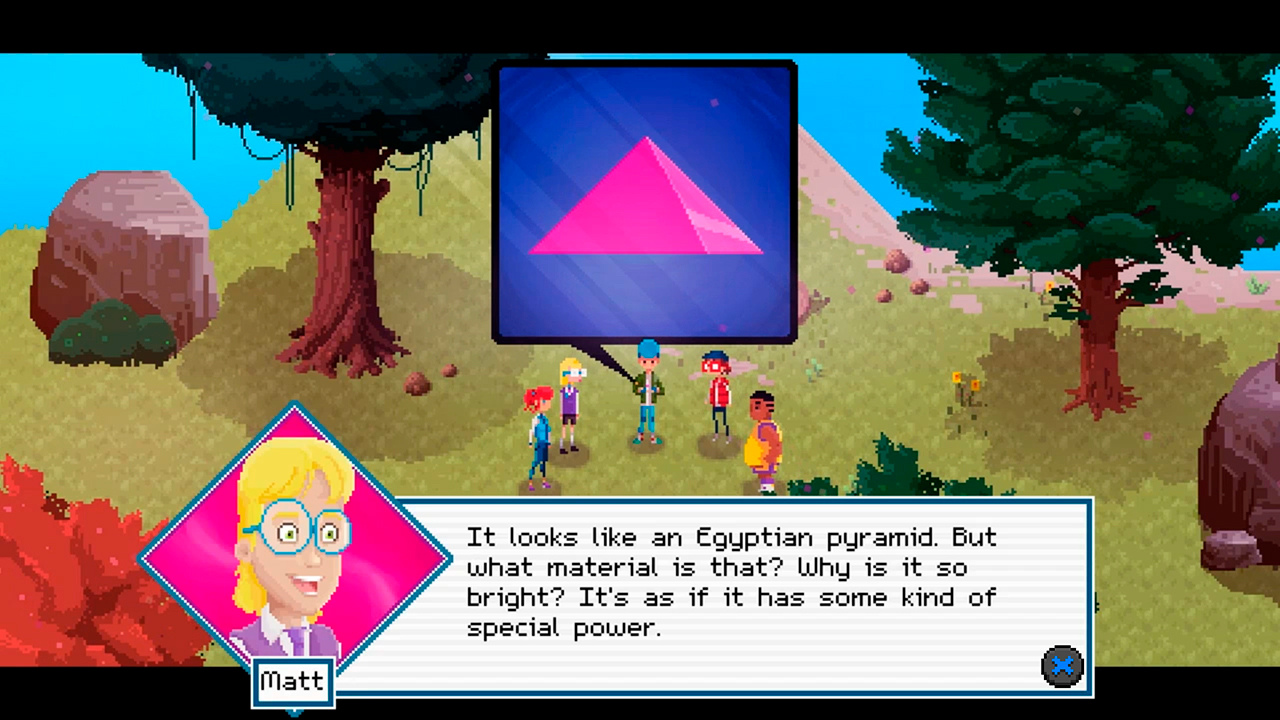Click the word Egyptian in the dialogue text
The width and height of the screenshot is (1280, 720).
(752, 537)
